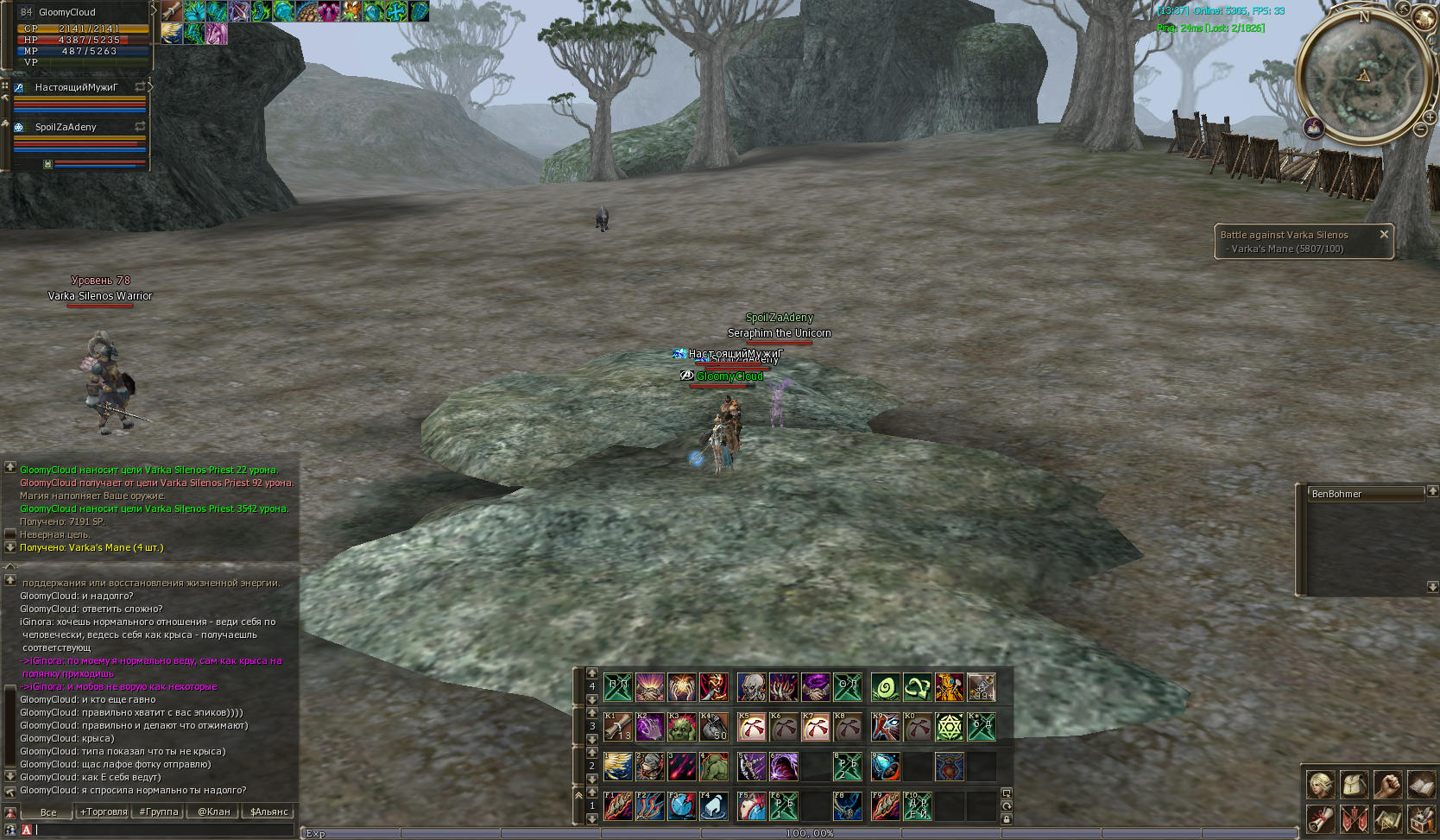The width and height of the screenshot is (1440, 840).
Task: Click the circular minimap
Action: 1363,79
